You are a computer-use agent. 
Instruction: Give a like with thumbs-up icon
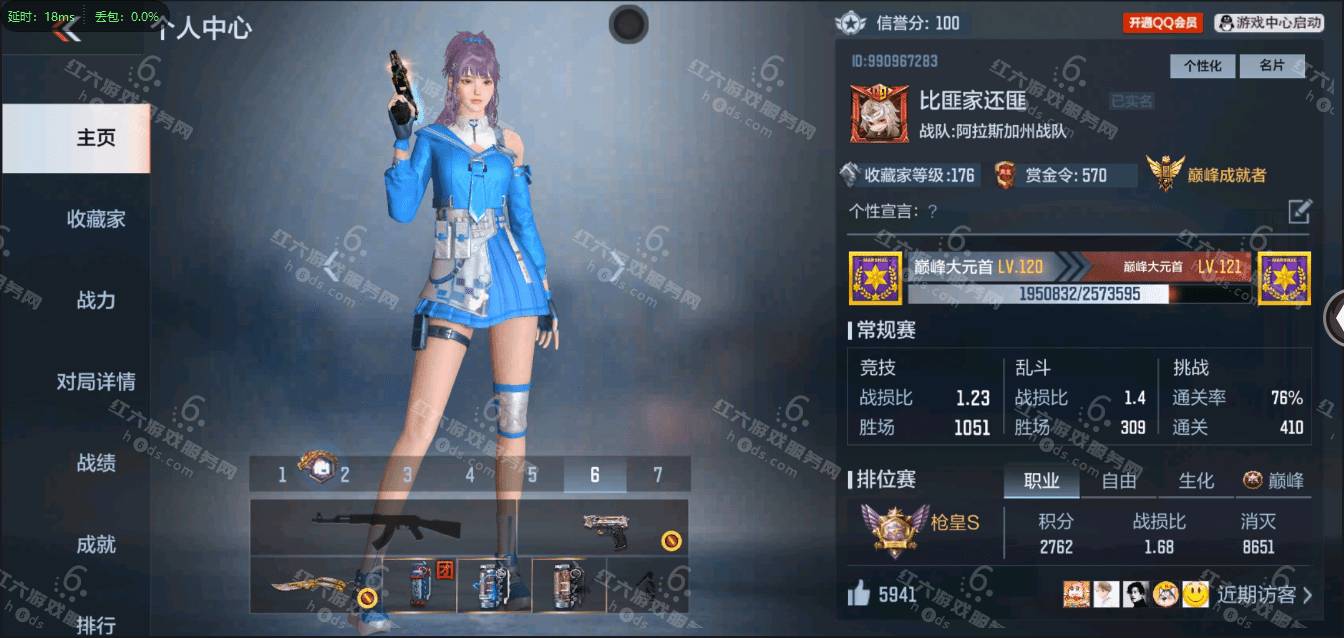coord(858,595)
